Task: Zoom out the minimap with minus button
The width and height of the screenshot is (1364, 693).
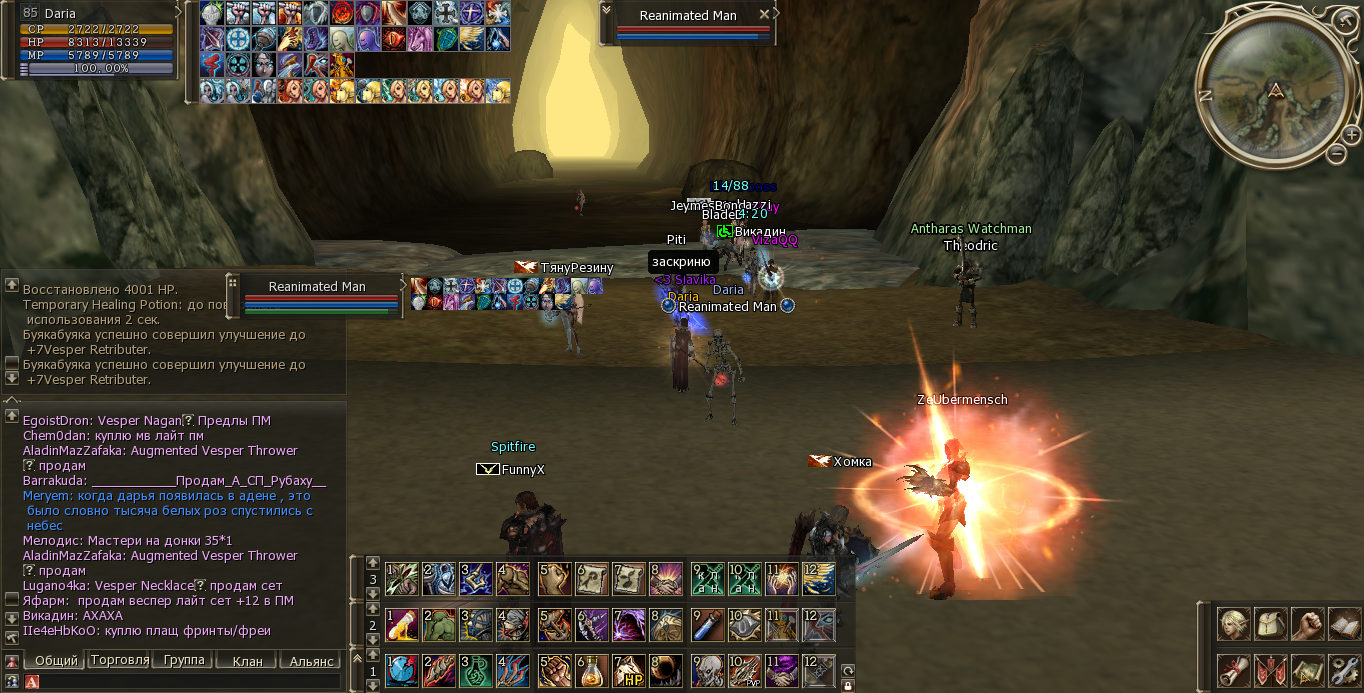Action: tap(1337, 153)
